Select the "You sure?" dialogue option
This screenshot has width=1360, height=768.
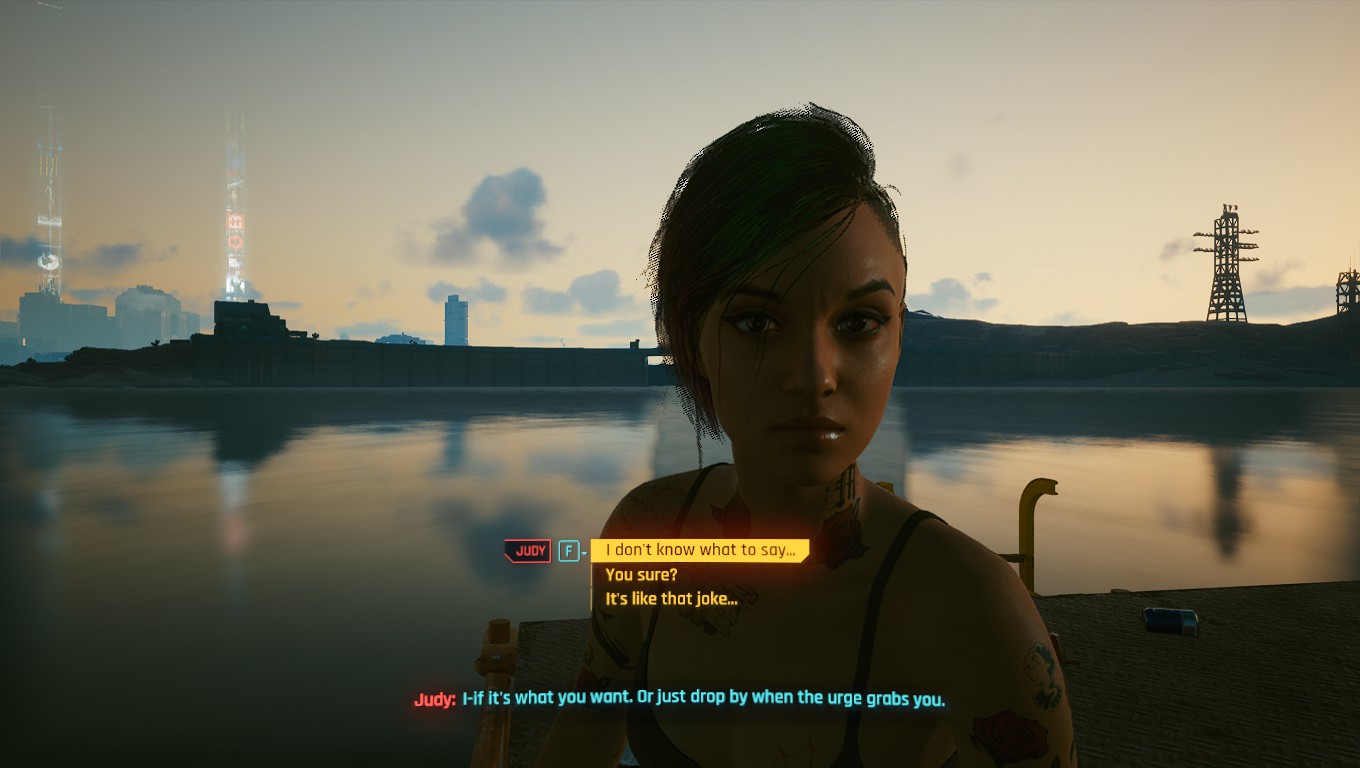click(x=641, y=575)
